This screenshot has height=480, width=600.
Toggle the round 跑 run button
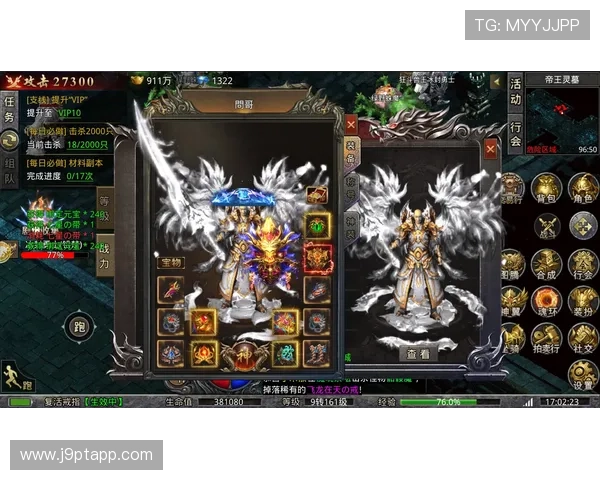click(79, 326)
